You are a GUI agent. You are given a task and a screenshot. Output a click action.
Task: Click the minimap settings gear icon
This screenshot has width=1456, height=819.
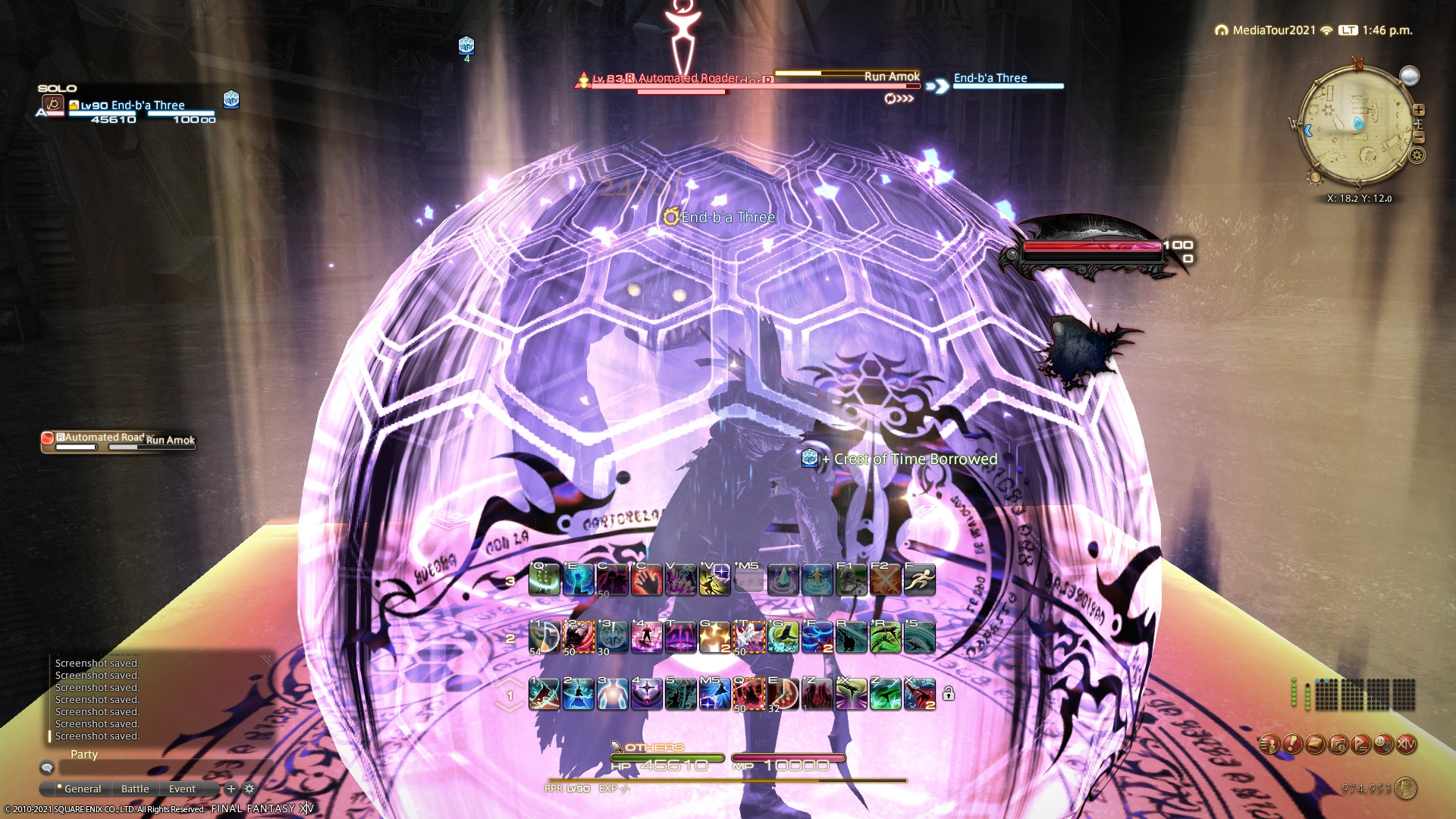tap(1417, 155)
